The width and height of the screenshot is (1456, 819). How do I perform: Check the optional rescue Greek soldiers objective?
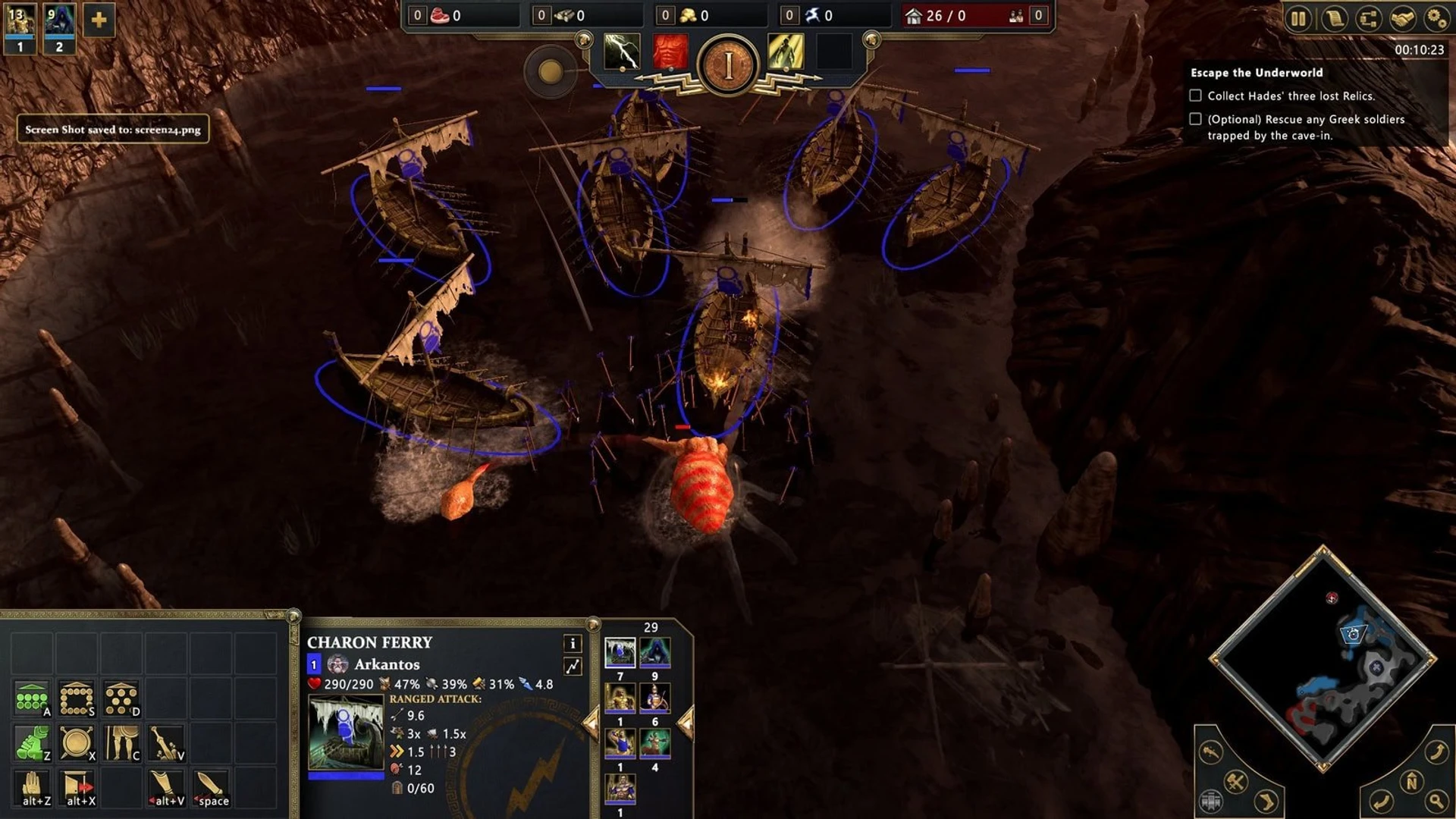[1197, 119]
